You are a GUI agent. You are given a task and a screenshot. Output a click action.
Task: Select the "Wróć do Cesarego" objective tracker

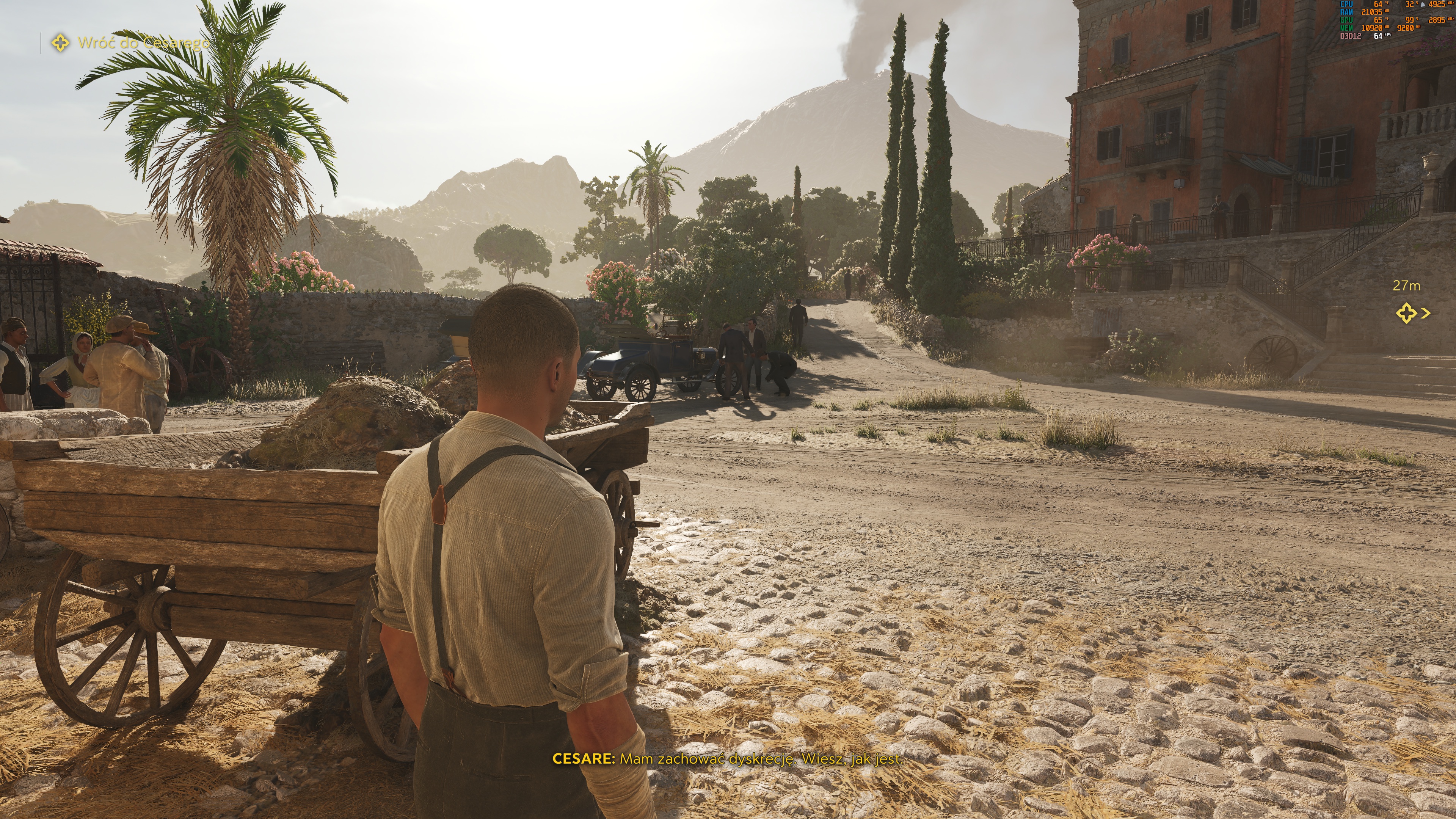click(x=131, y=43)
